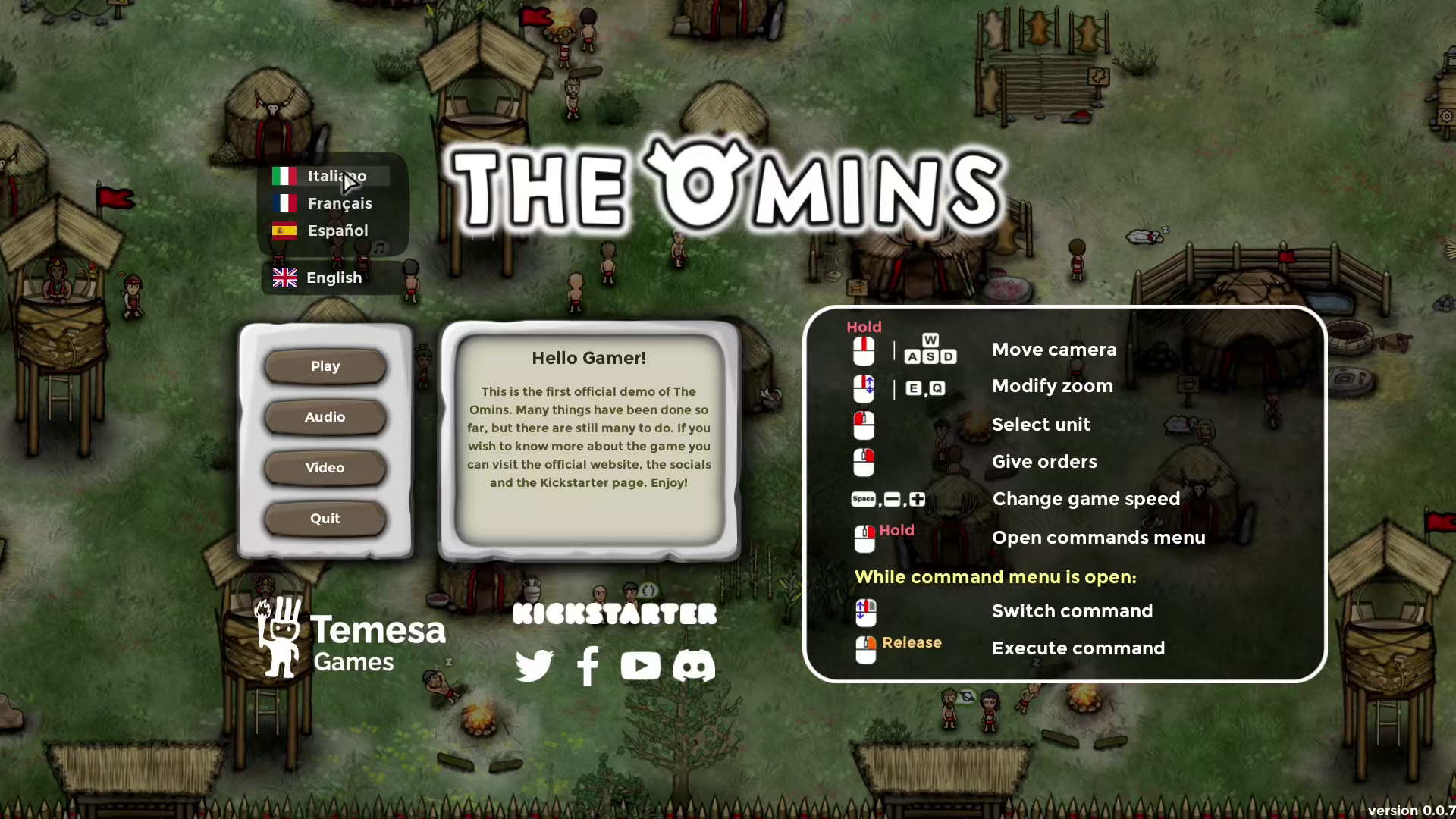Click the British flag next to English
This screenshot has width=1456, height=819.
coord(284,278)
